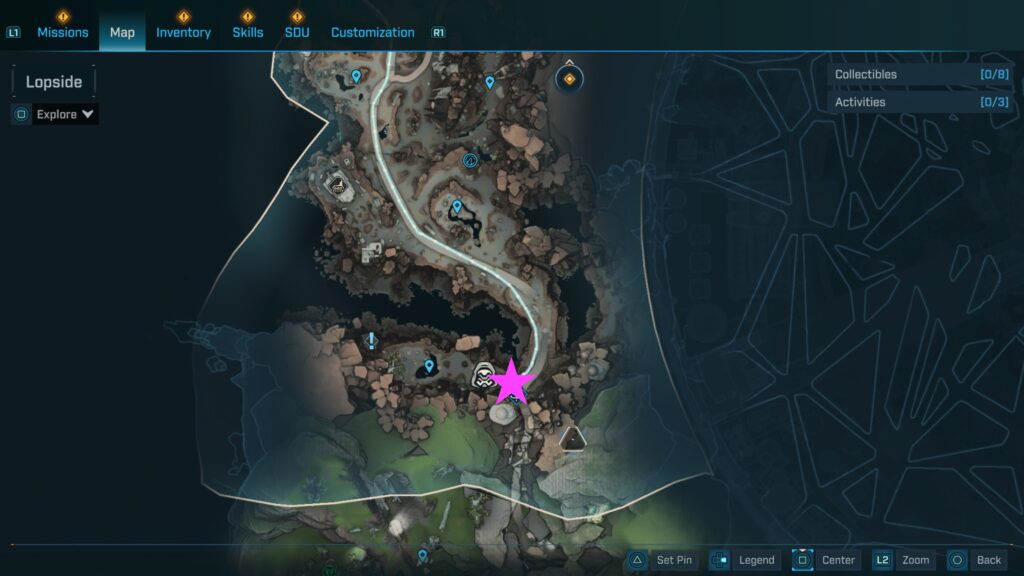Set a pin on the map
Screen dimensions: 1024x576
pos(663,560)
